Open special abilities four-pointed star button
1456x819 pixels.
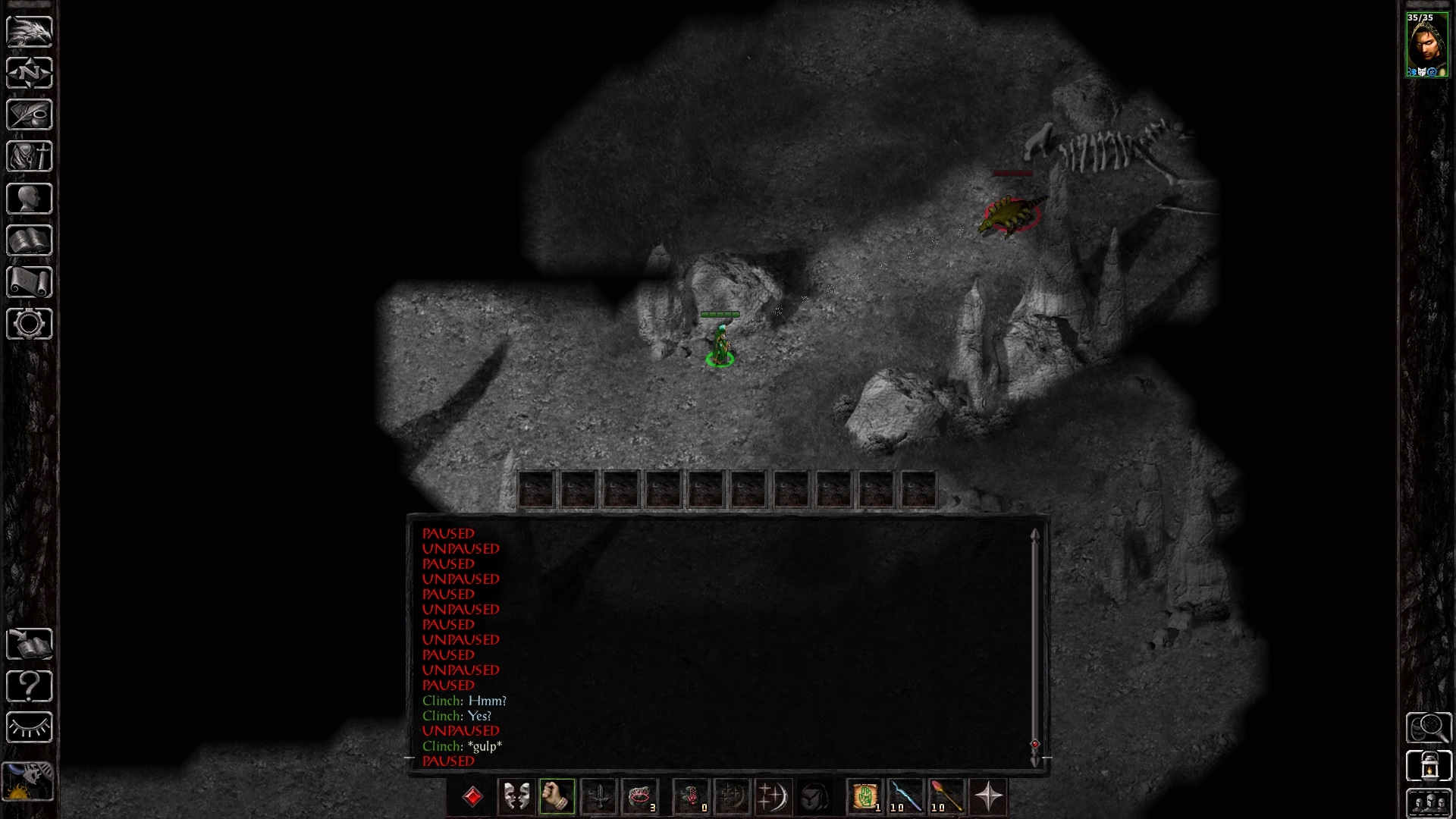click(989, 796)
